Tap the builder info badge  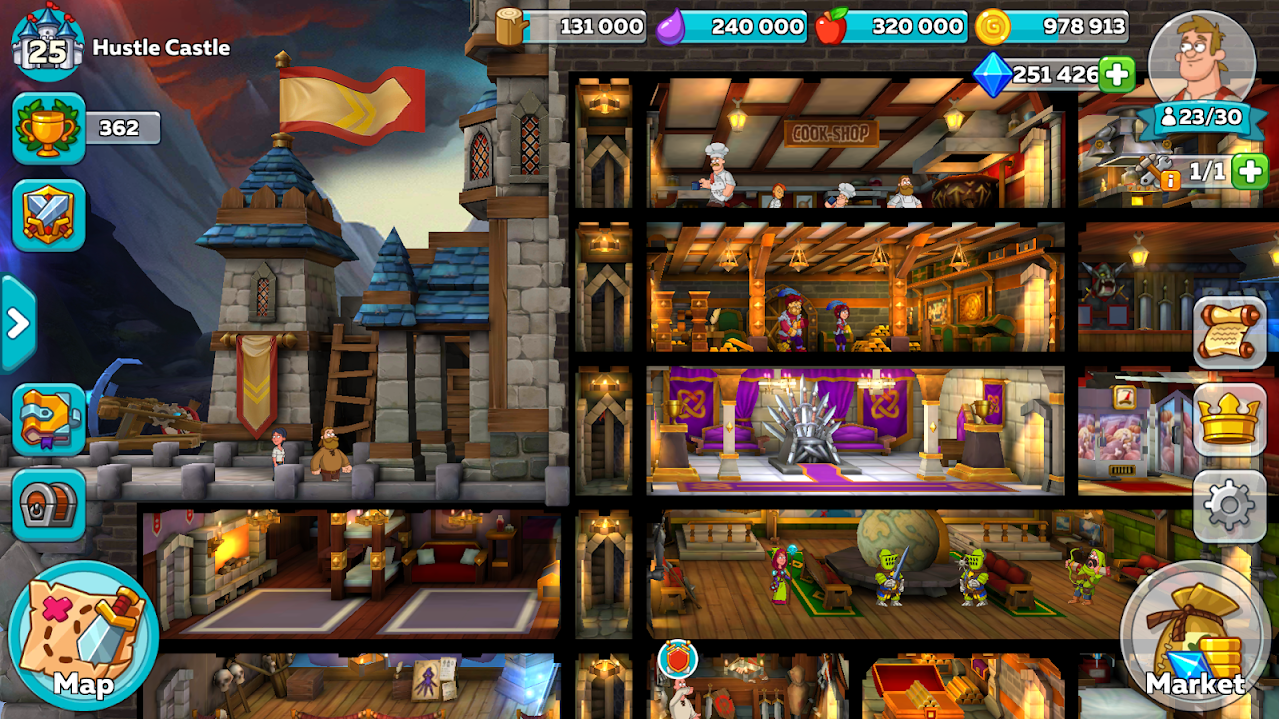[1168, 180]
